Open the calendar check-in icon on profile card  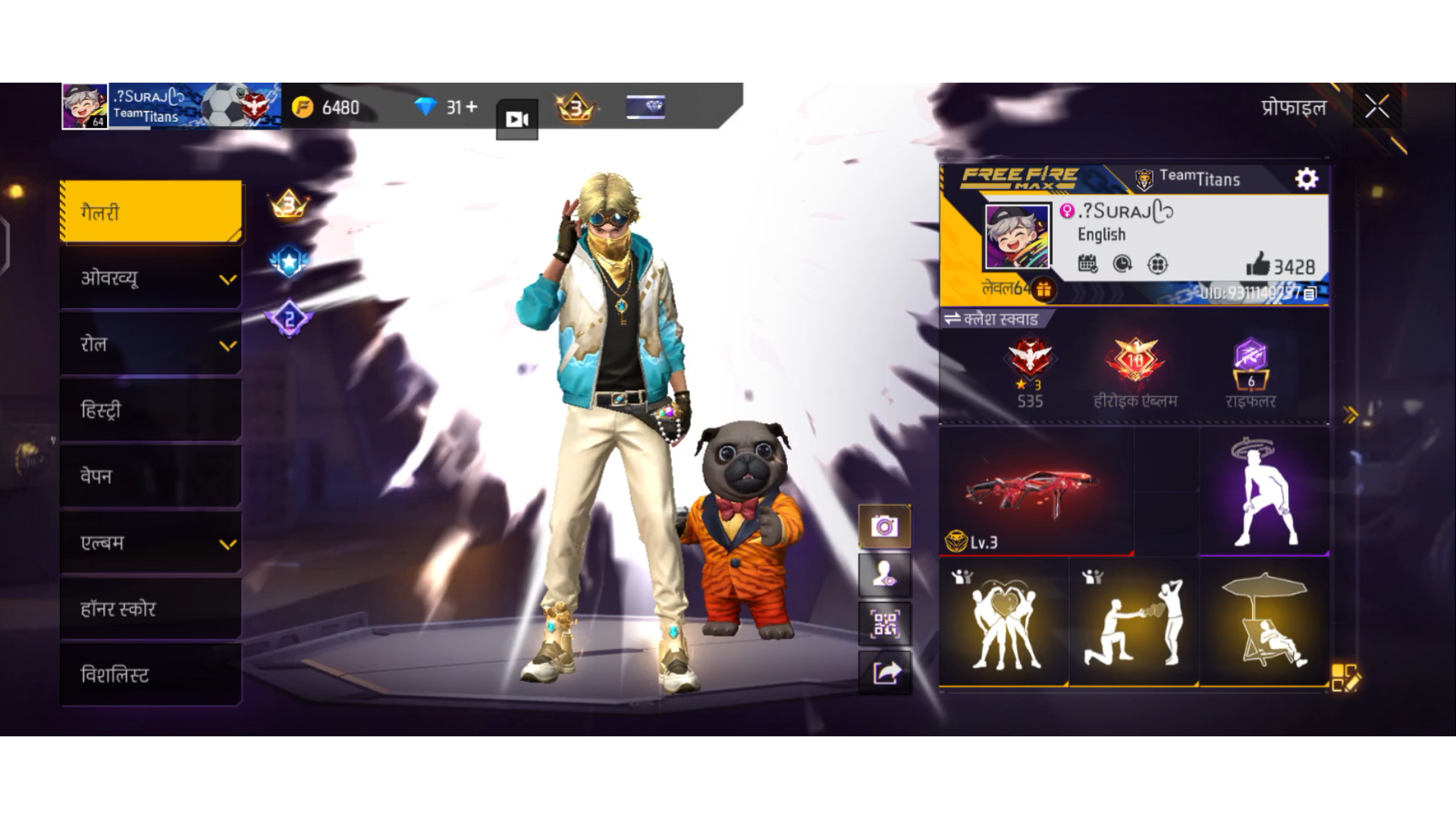tap(1087, 264)
